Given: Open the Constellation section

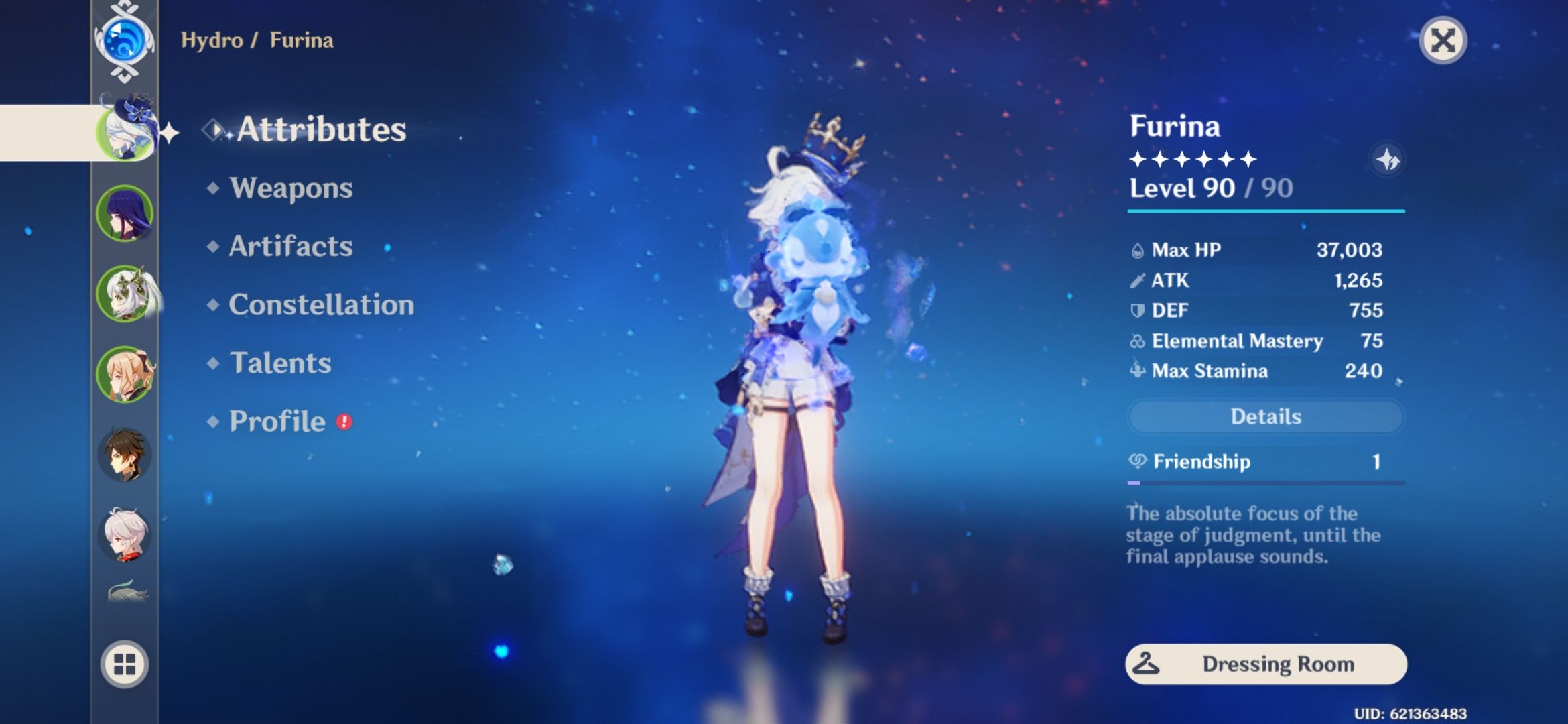Looking at the screenshot, I should (320, 305).
